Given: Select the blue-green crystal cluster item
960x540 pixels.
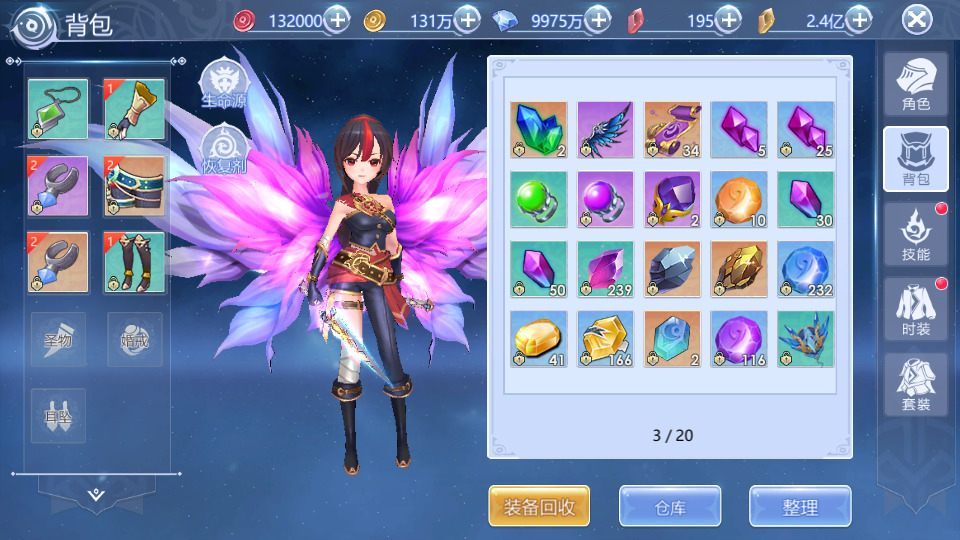Looking at the screenshot, I should pyautogui.click(x=539, y=130).
